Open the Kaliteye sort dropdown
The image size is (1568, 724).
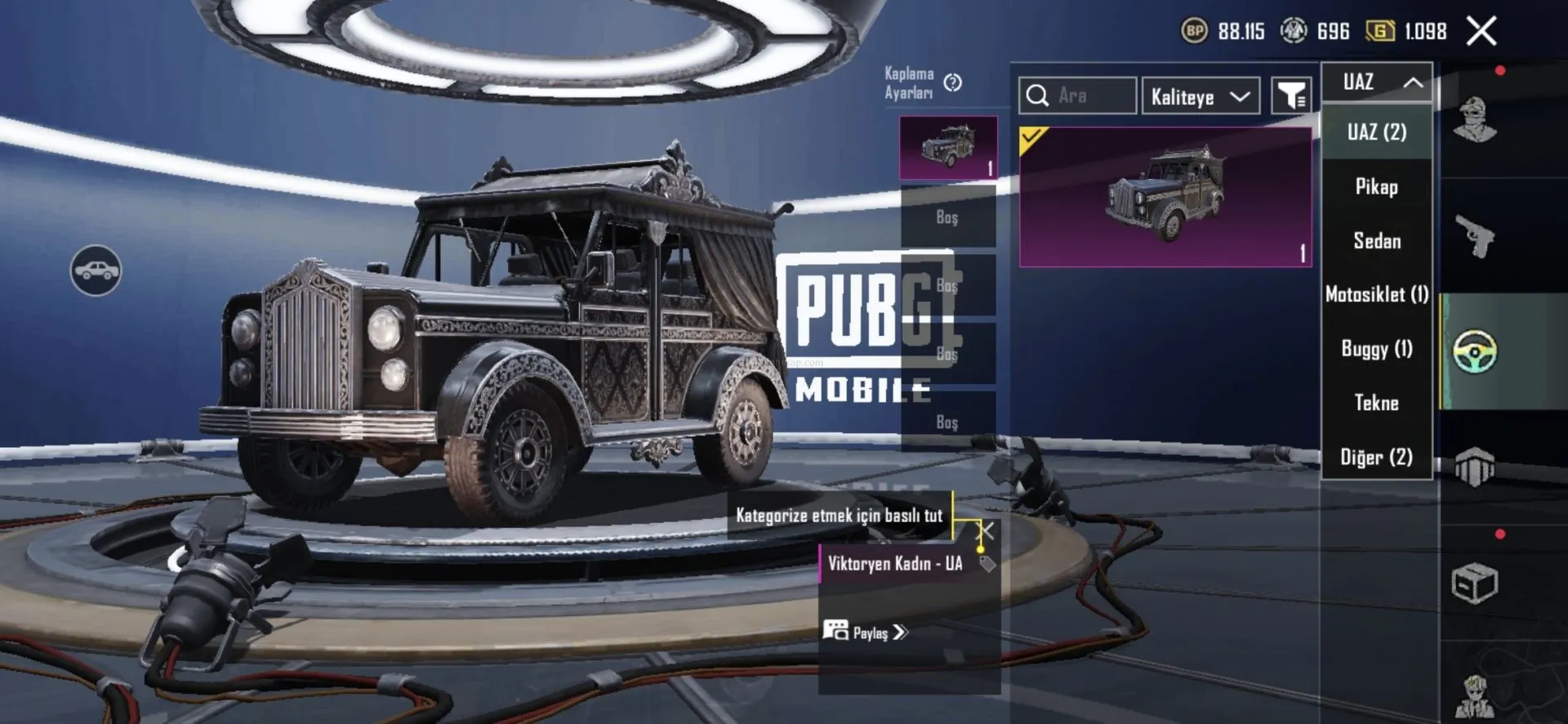[x=1200, y=96]
